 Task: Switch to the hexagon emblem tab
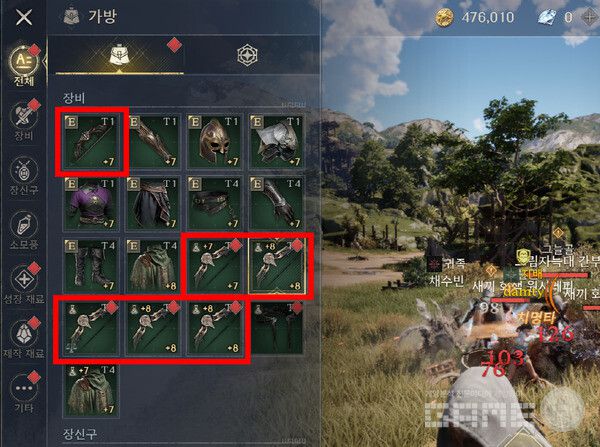pyautogui.click(x=247, y=56)
